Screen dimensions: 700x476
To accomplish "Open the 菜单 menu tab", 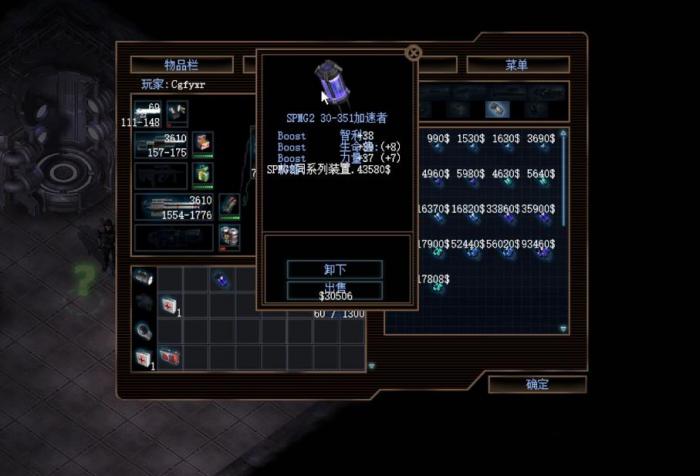I will click(517, 65).
